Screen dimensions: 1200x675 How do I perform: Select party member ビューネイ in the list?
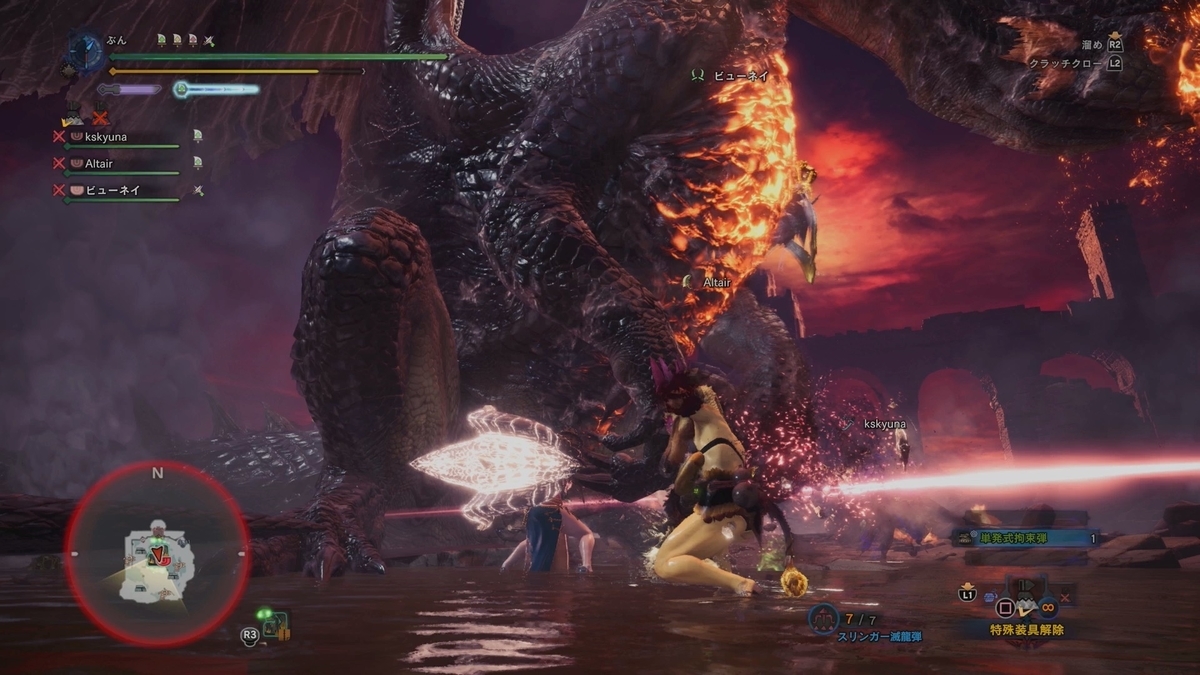click(x=111, y=189)
